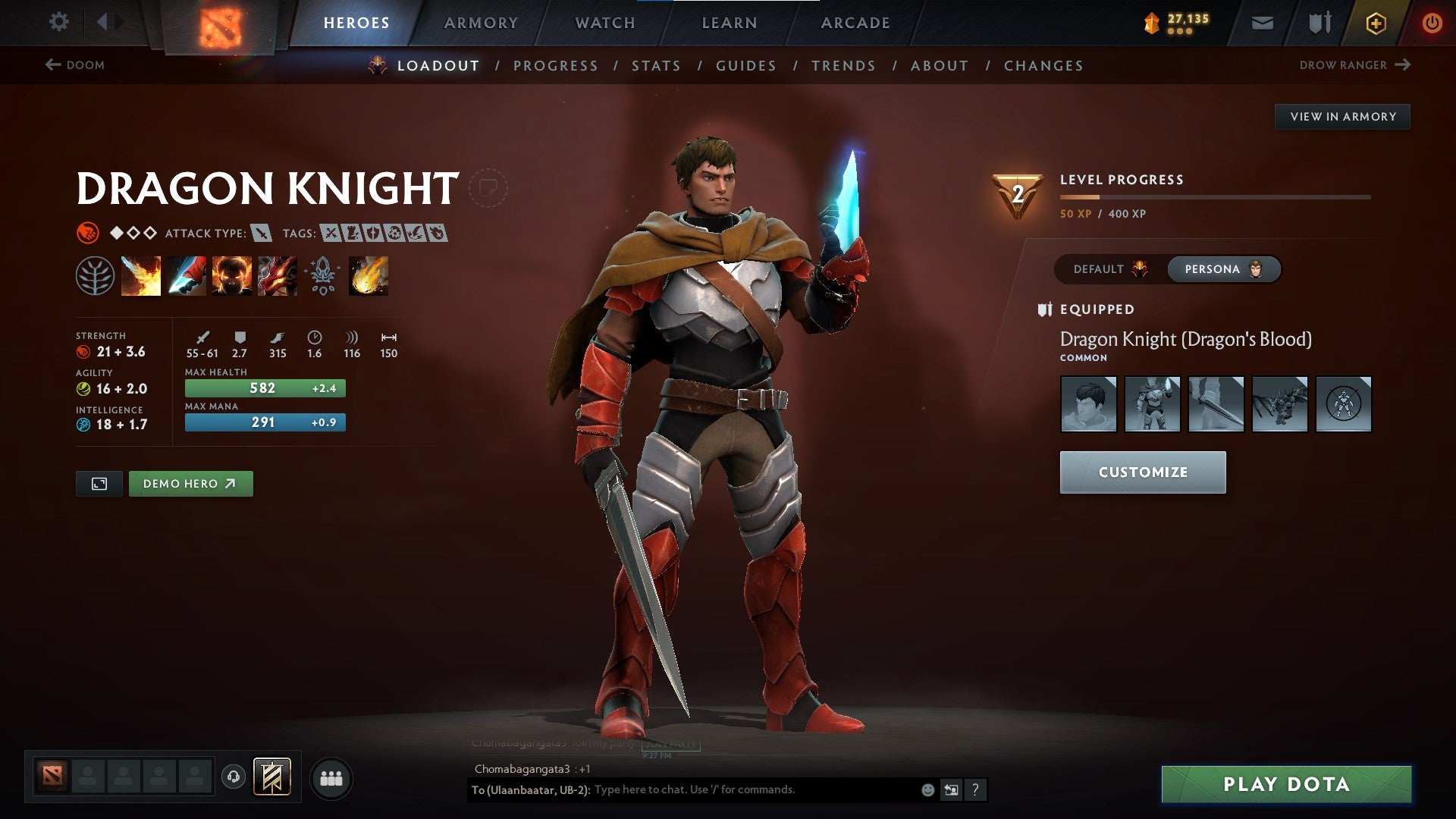View the hero Stats section
1456x819 pixels.
coord(656,66)
